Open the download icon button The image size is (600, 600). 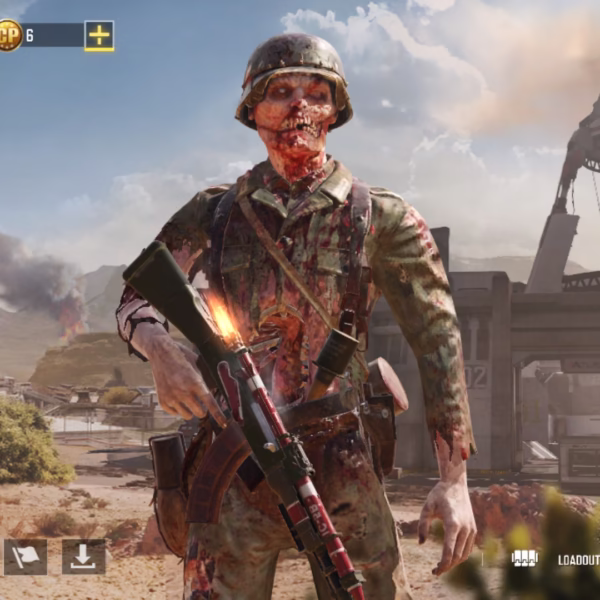[83, 557]
